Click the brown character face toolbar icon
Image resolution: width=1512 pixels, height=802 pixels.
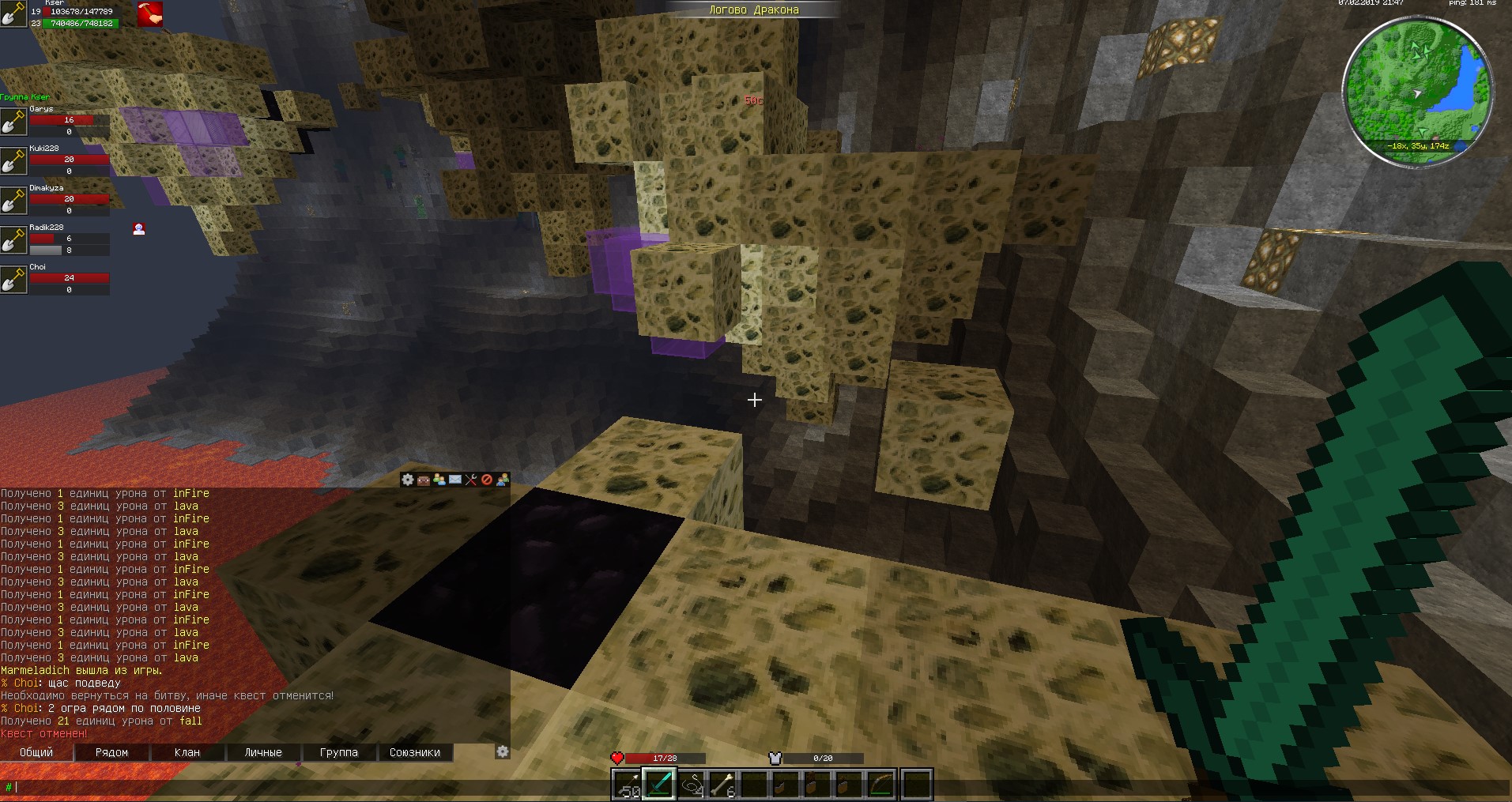point(424,480)
